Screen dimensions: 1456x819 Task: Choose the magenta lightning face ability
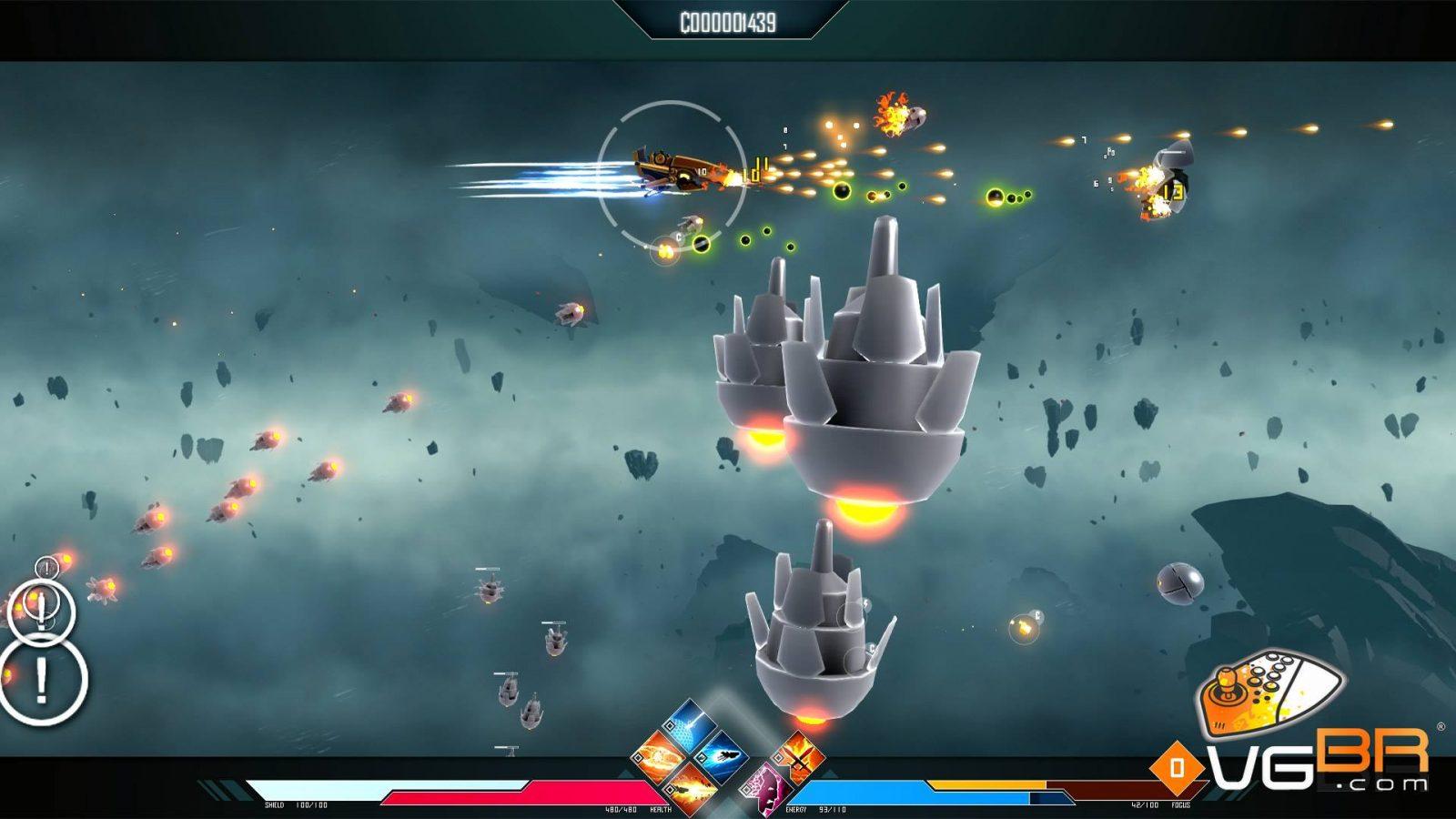click(767, 786)
